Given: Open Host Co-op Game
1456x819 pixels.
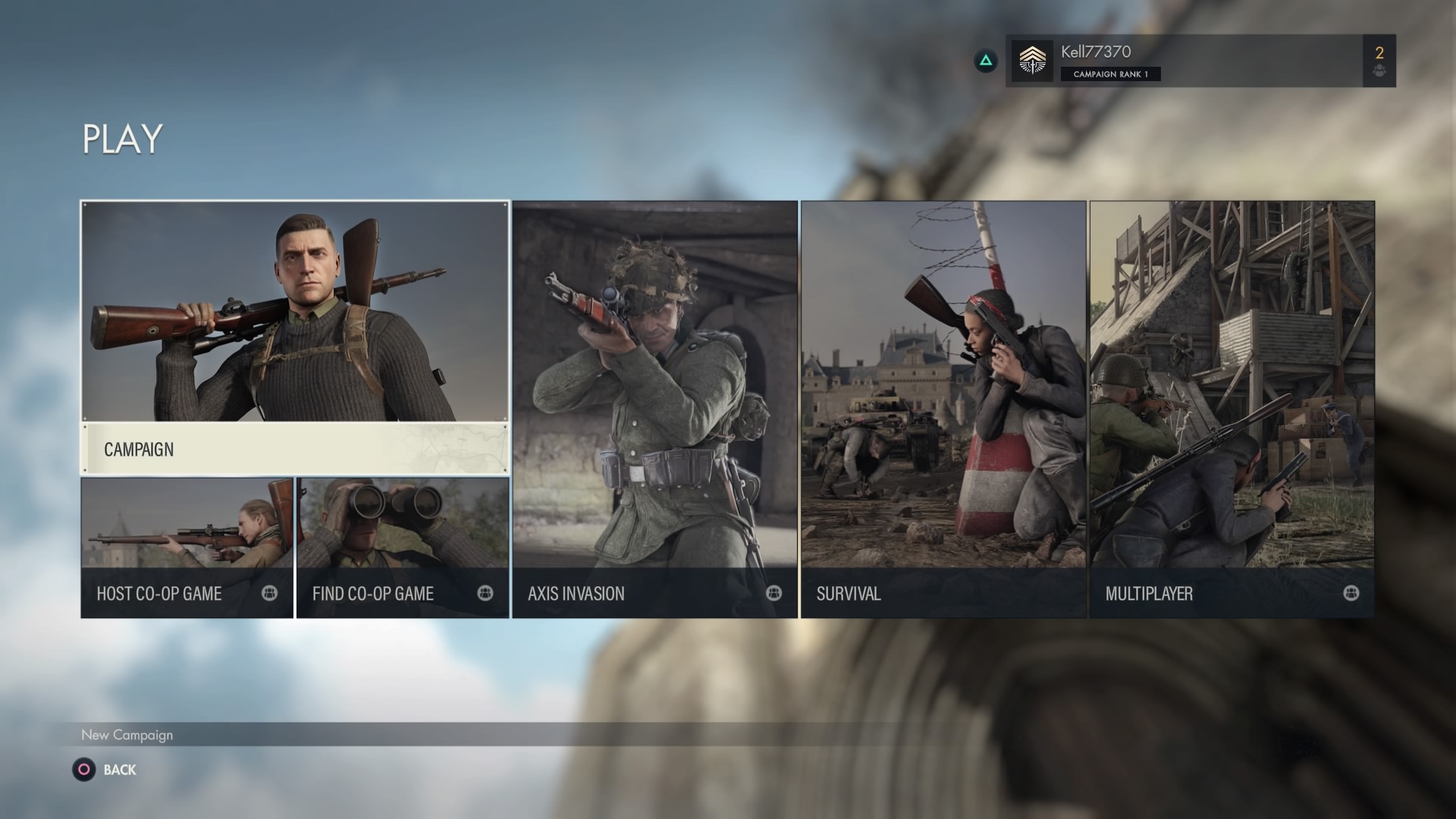Looking at the screenshot, I should point(187,548).
